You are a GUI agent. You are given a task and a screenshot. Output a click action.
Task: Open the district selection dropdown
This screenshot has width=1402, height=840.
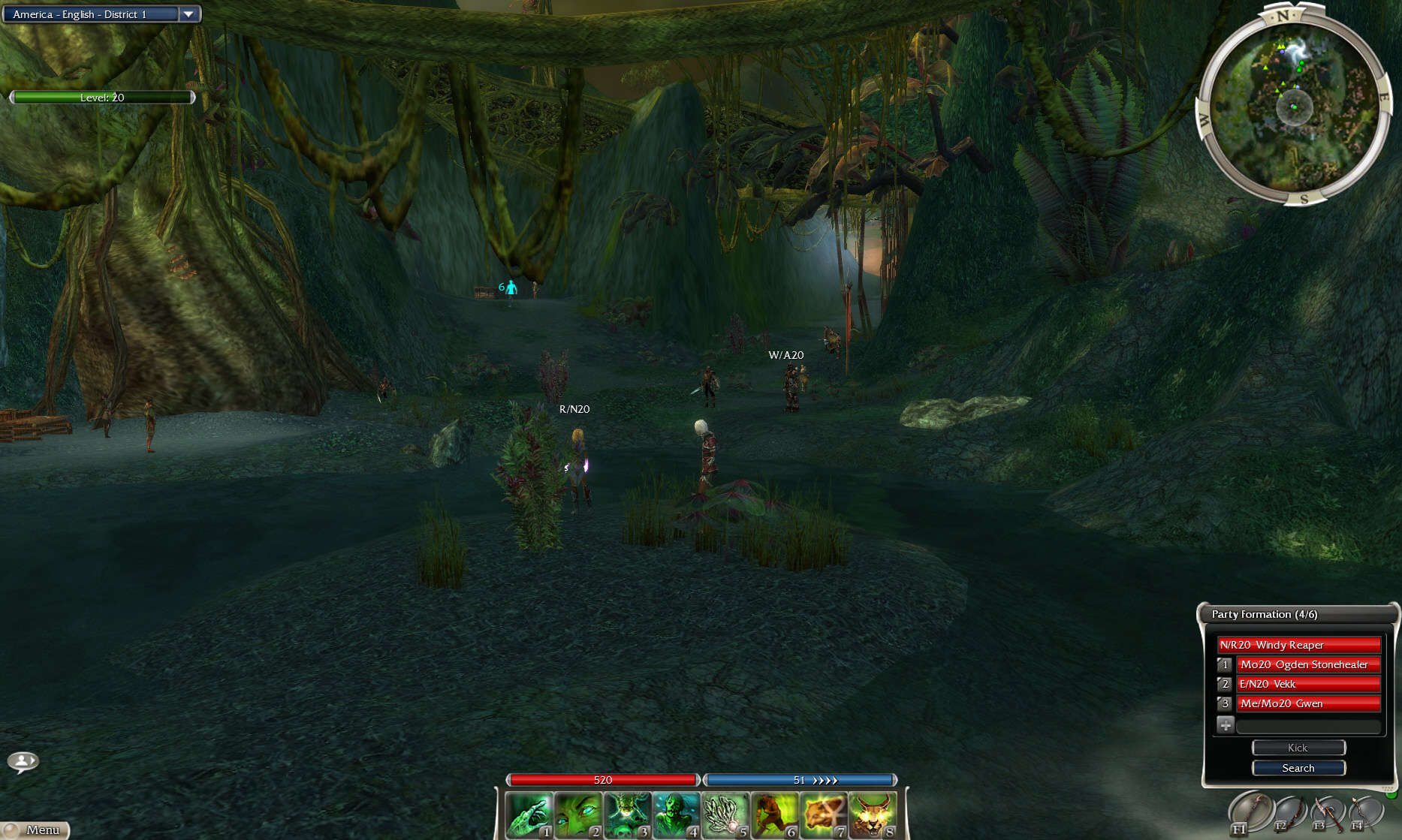pos(188,14)
